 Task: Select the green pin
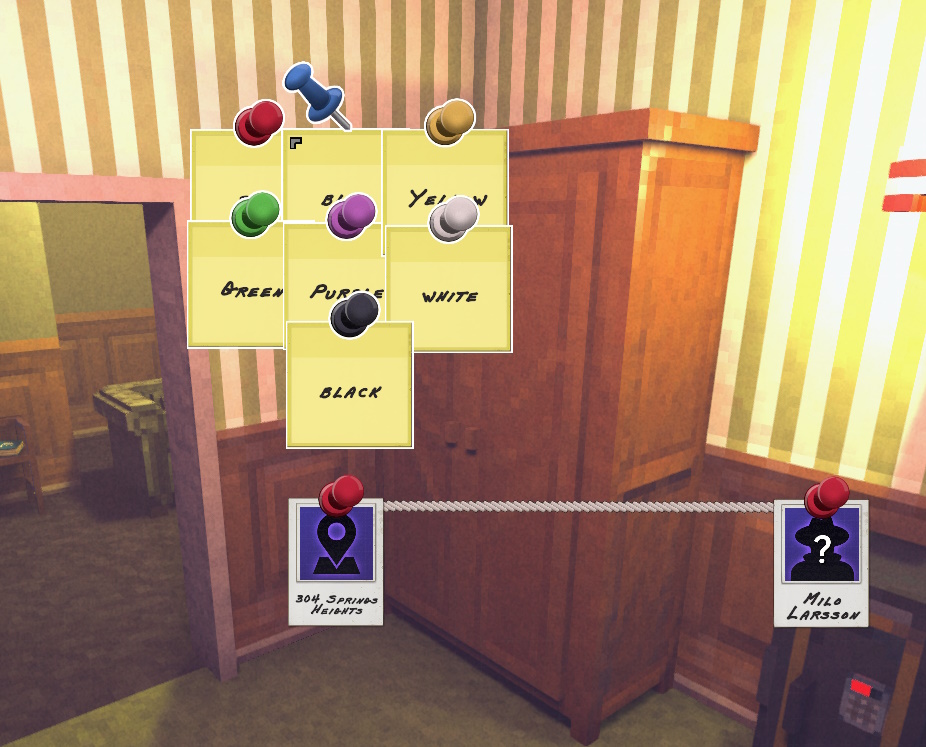click(x=255, y=215)
